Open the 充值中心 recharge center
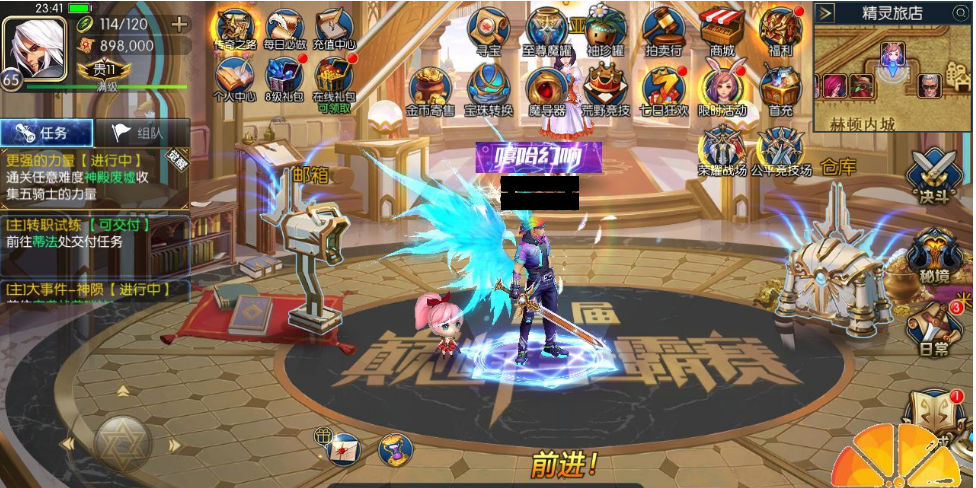The height and width of the screenshot is (488, 976). [335, 29]
